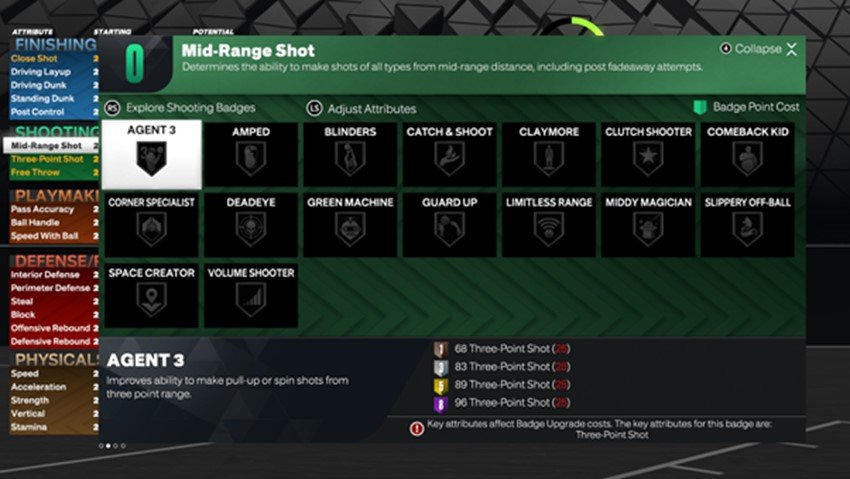
Task: Choose the Green Machine badge
Action: [350, 225]
